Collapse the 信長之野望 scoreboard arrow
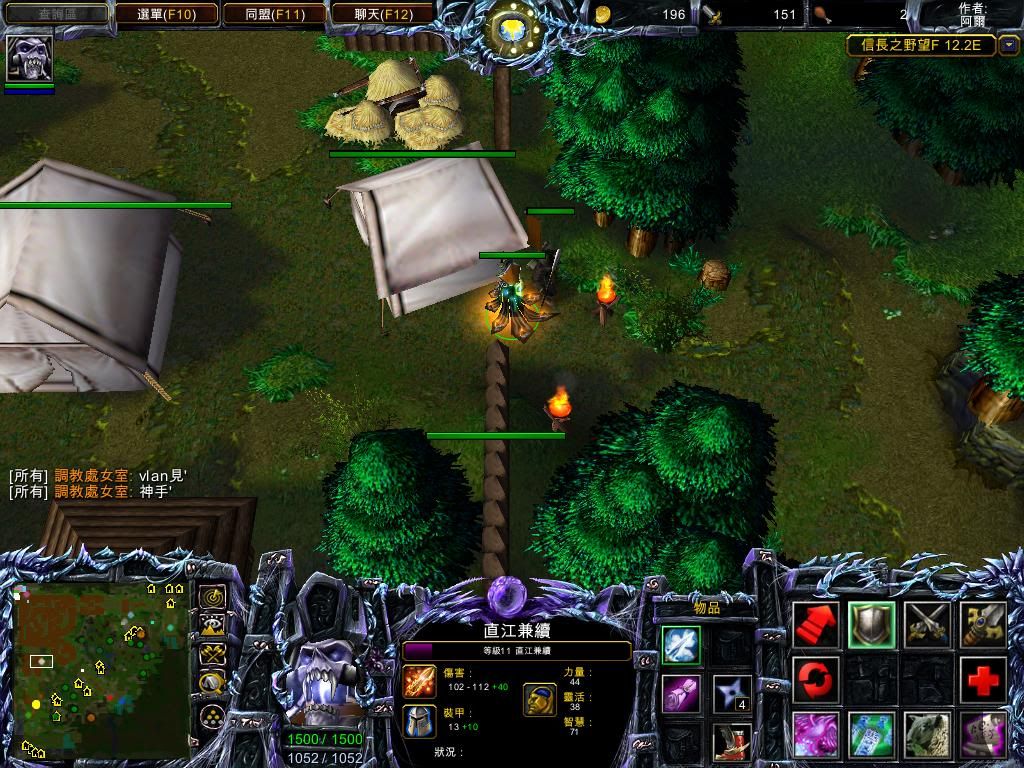The width and height of the screenshot is (1024, 768). point(1008,45)
